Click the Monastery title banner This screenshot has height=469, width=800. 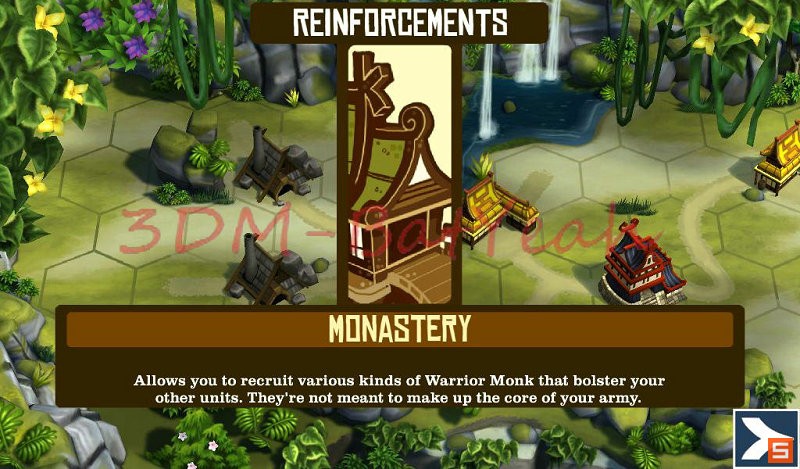[400, 329]
